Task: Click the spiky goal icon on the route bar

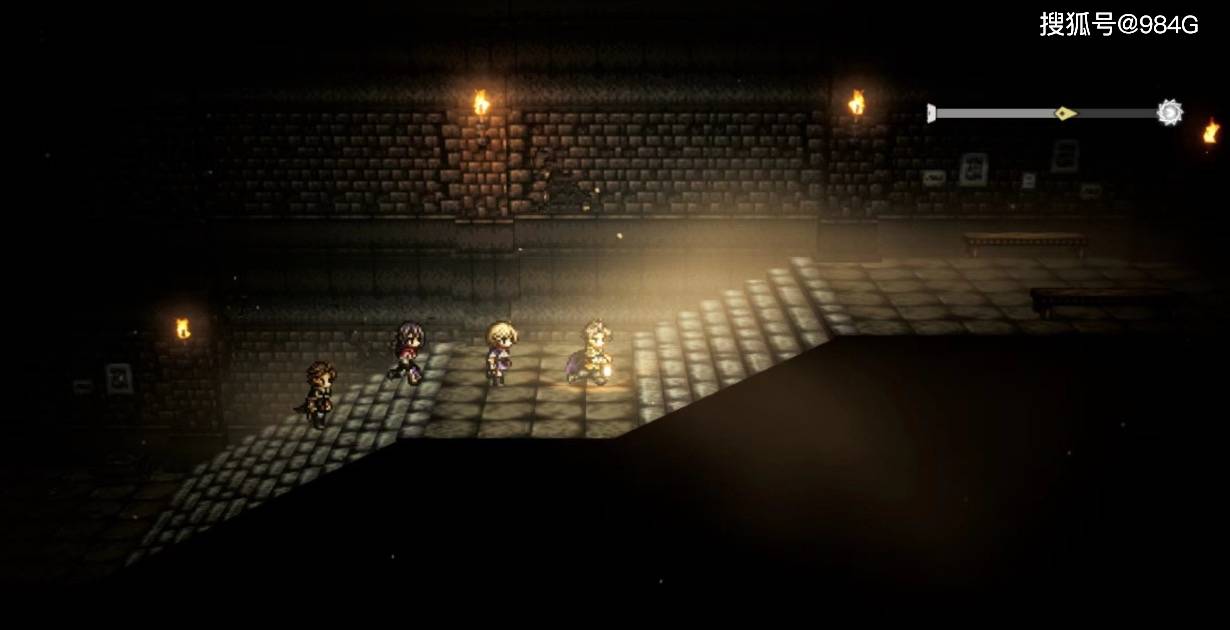Action: coord(1169,113)
